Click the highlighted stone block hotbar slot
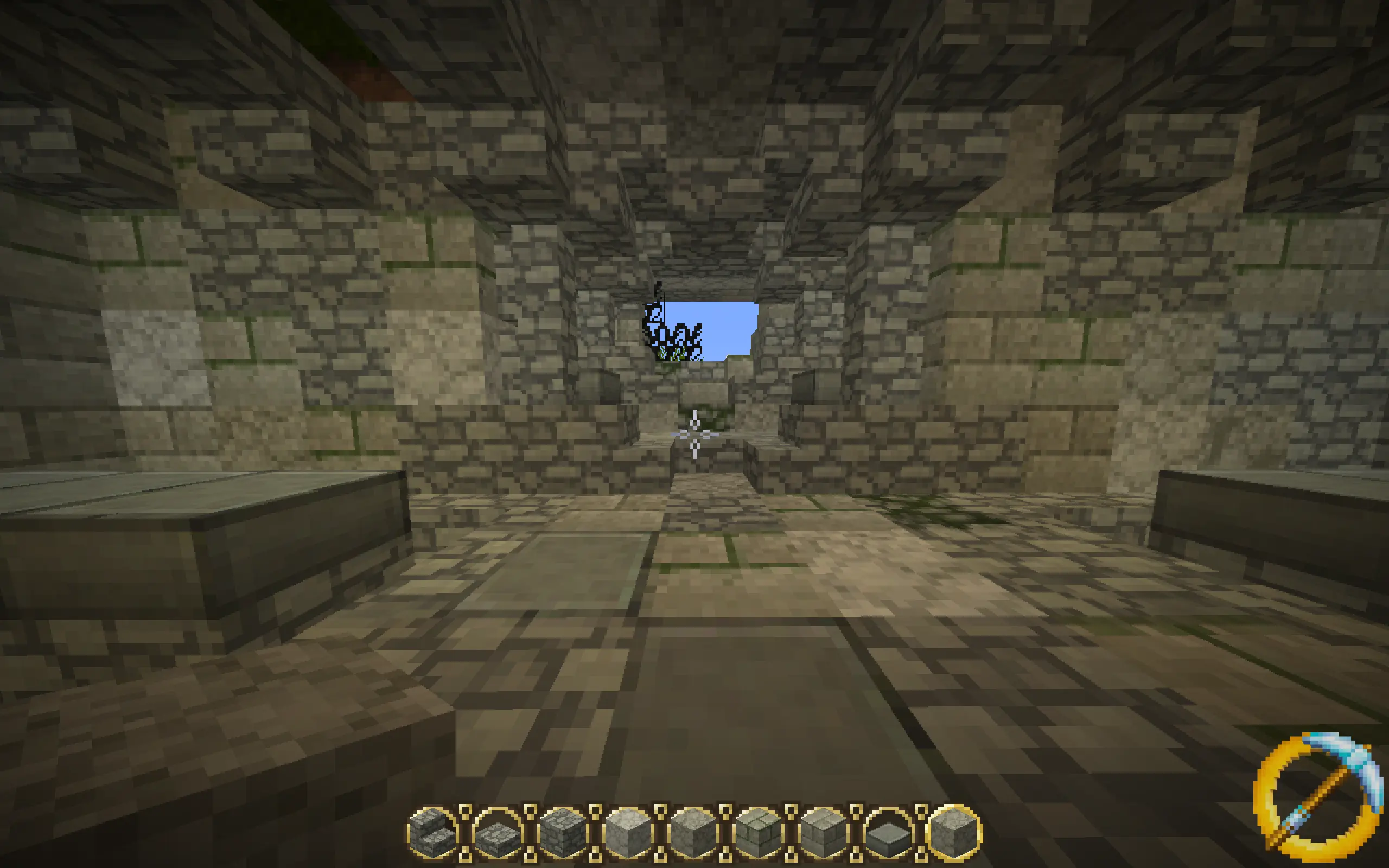1389x868 pixels. pyautogui.click(x=954, y=830)
